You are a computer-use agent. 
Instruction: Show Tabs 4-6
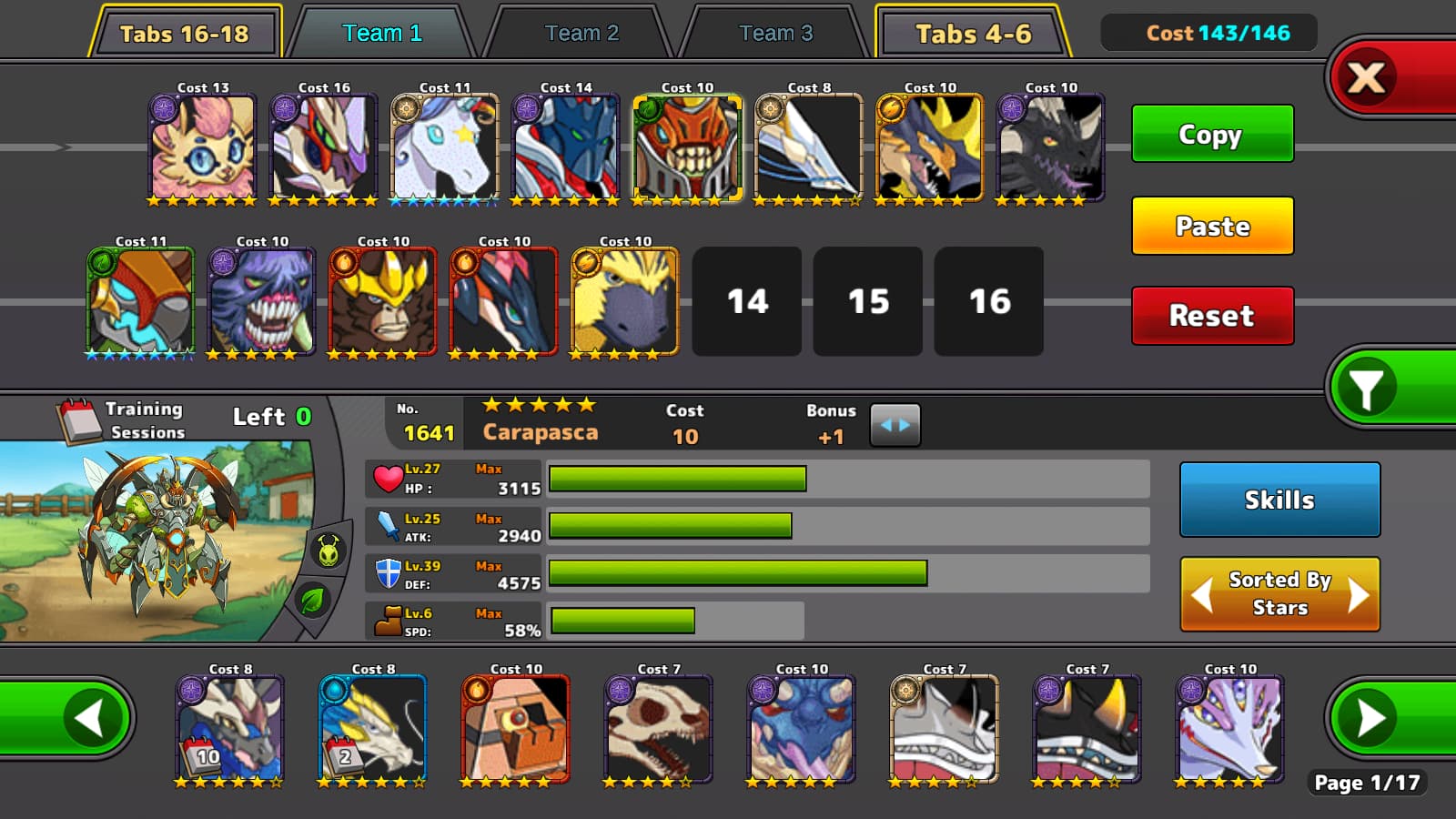tap(972, 34)
